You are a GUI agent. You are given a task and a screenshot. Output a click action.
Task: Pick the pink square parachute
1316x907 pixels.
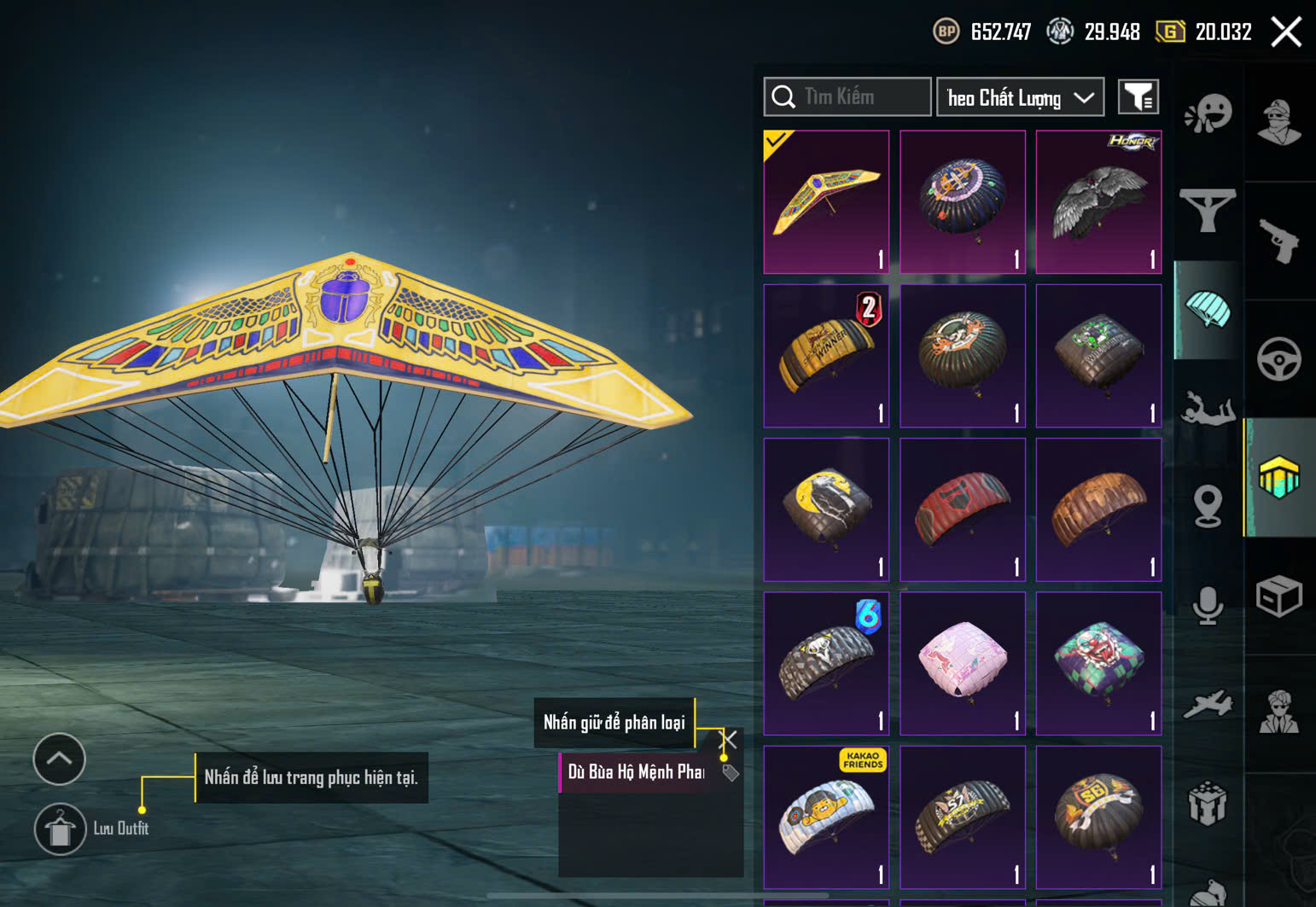click(963, 663)
